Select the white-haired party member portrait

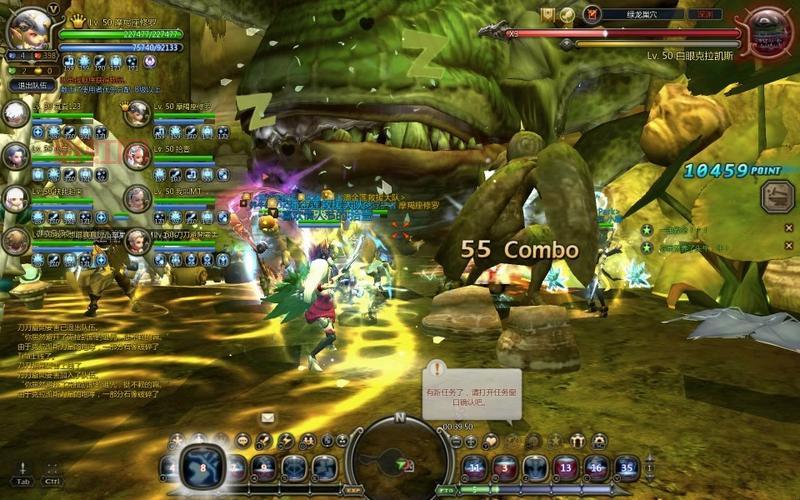click(16, 113)
